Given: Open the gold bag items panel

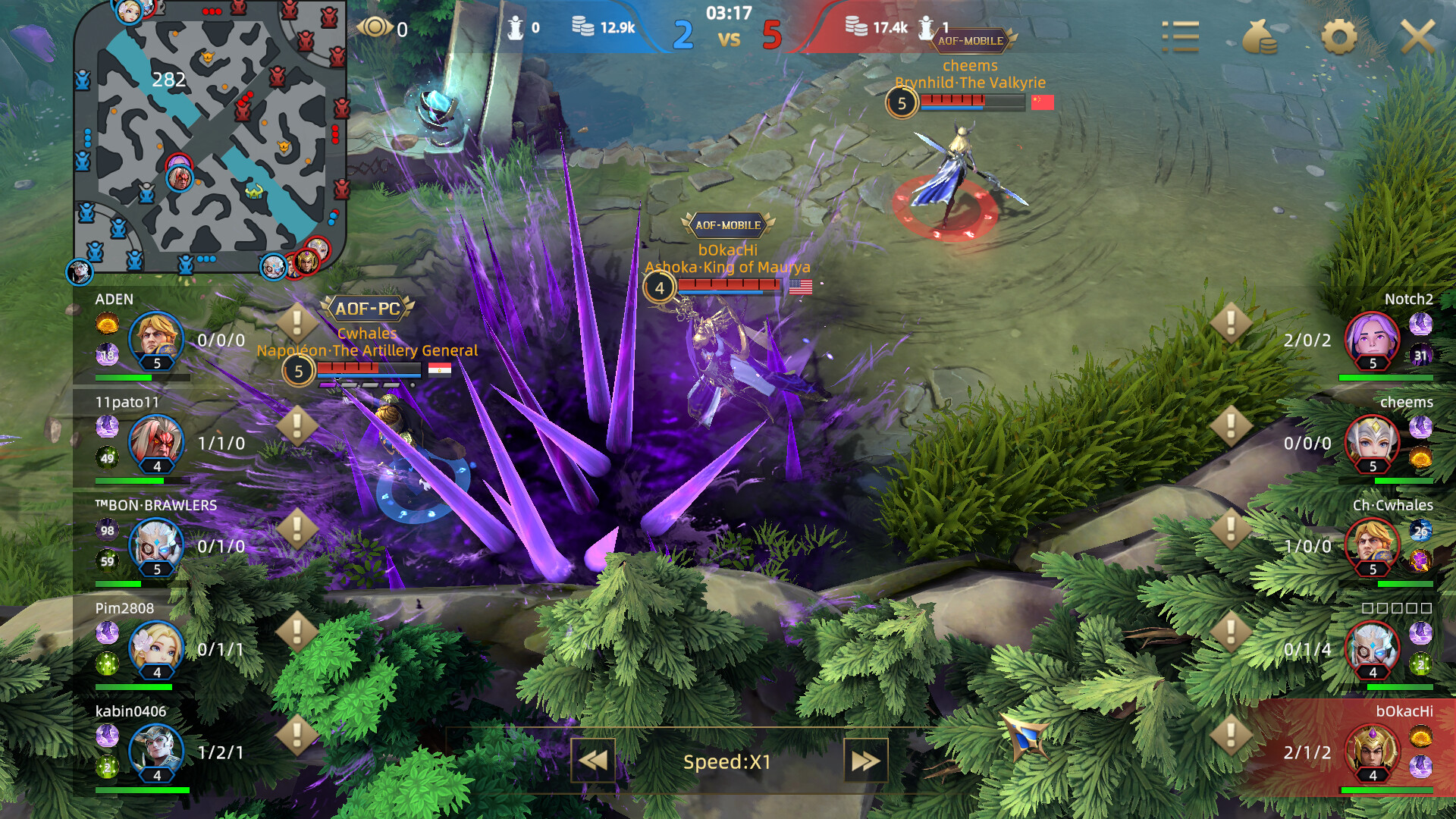Looking at the screenshot, I should [1260, 36].
